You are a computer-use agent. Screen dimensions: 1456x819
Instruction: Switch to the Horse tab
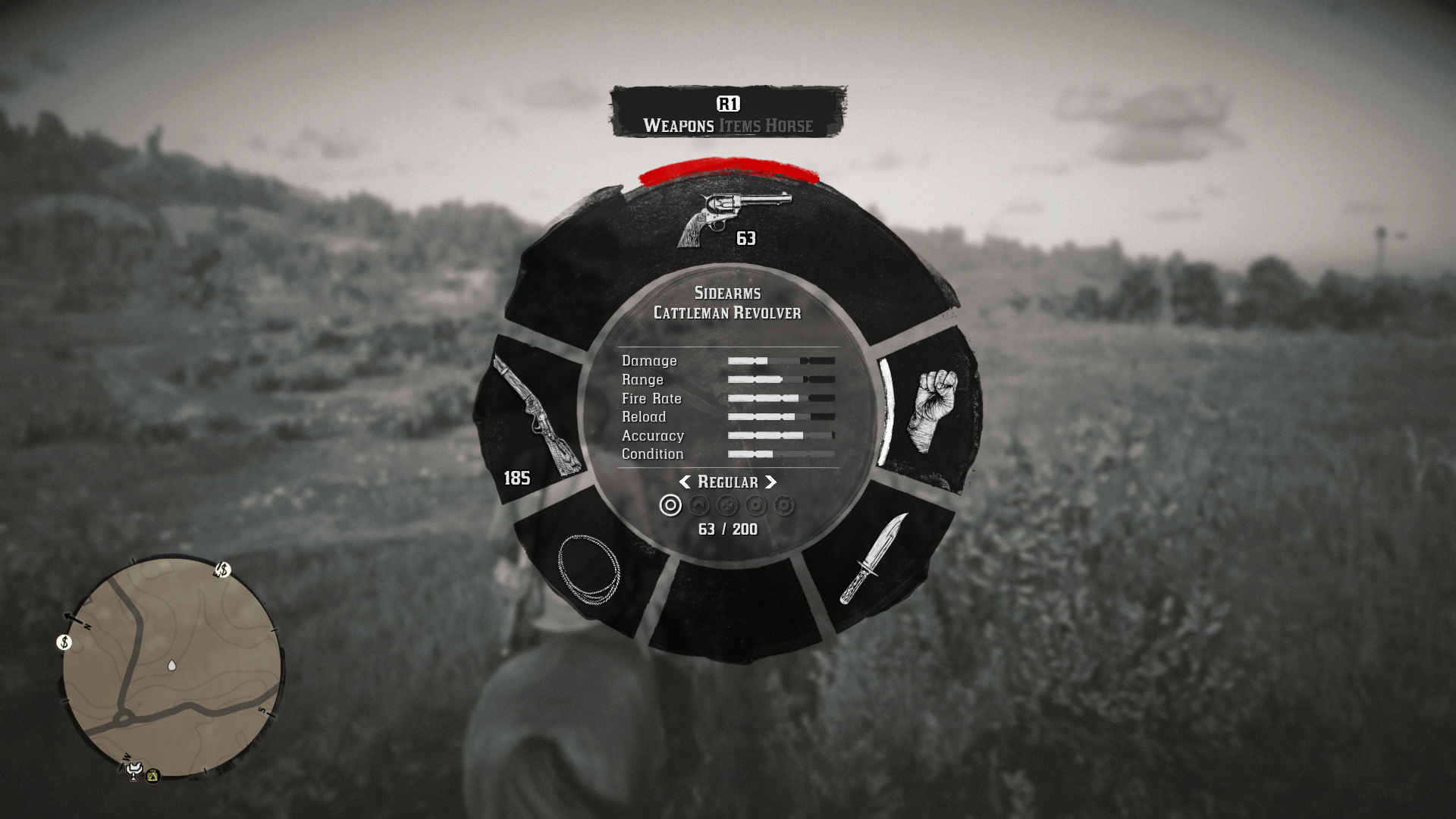coord(789,126)
